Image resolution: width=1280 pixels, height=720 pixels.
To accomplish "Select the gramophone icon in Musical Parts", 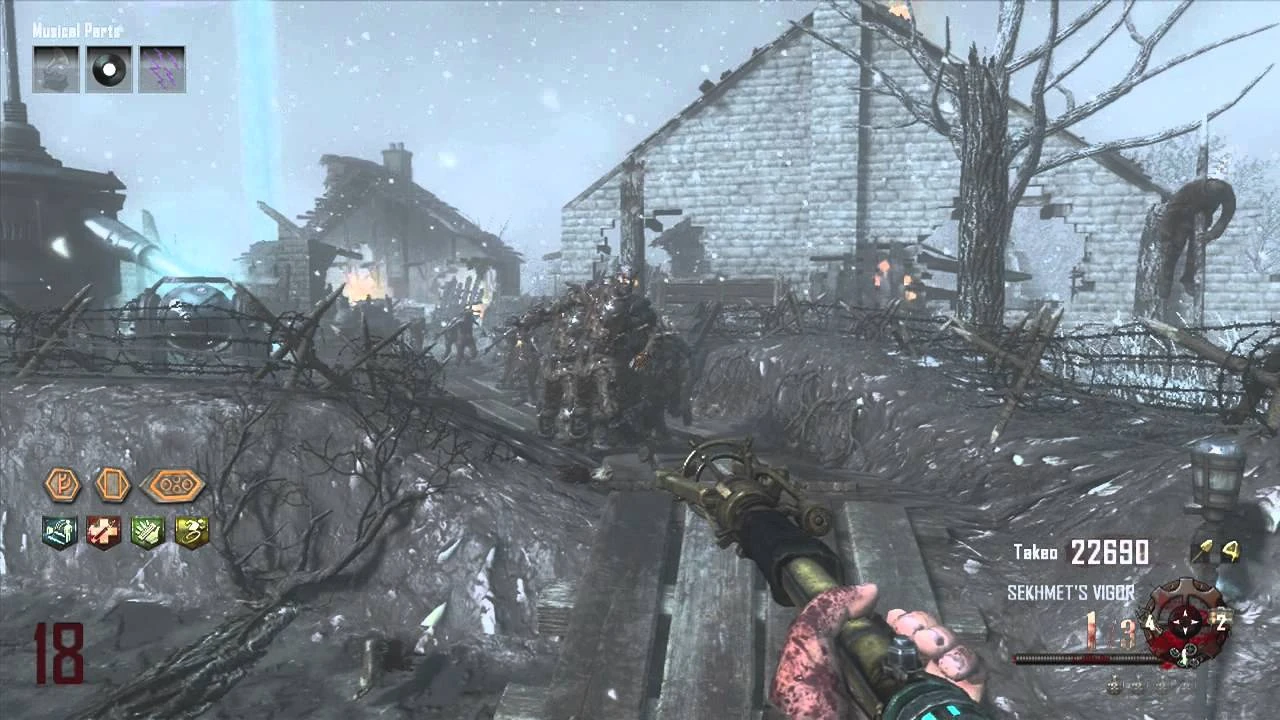I will [54, 68].
